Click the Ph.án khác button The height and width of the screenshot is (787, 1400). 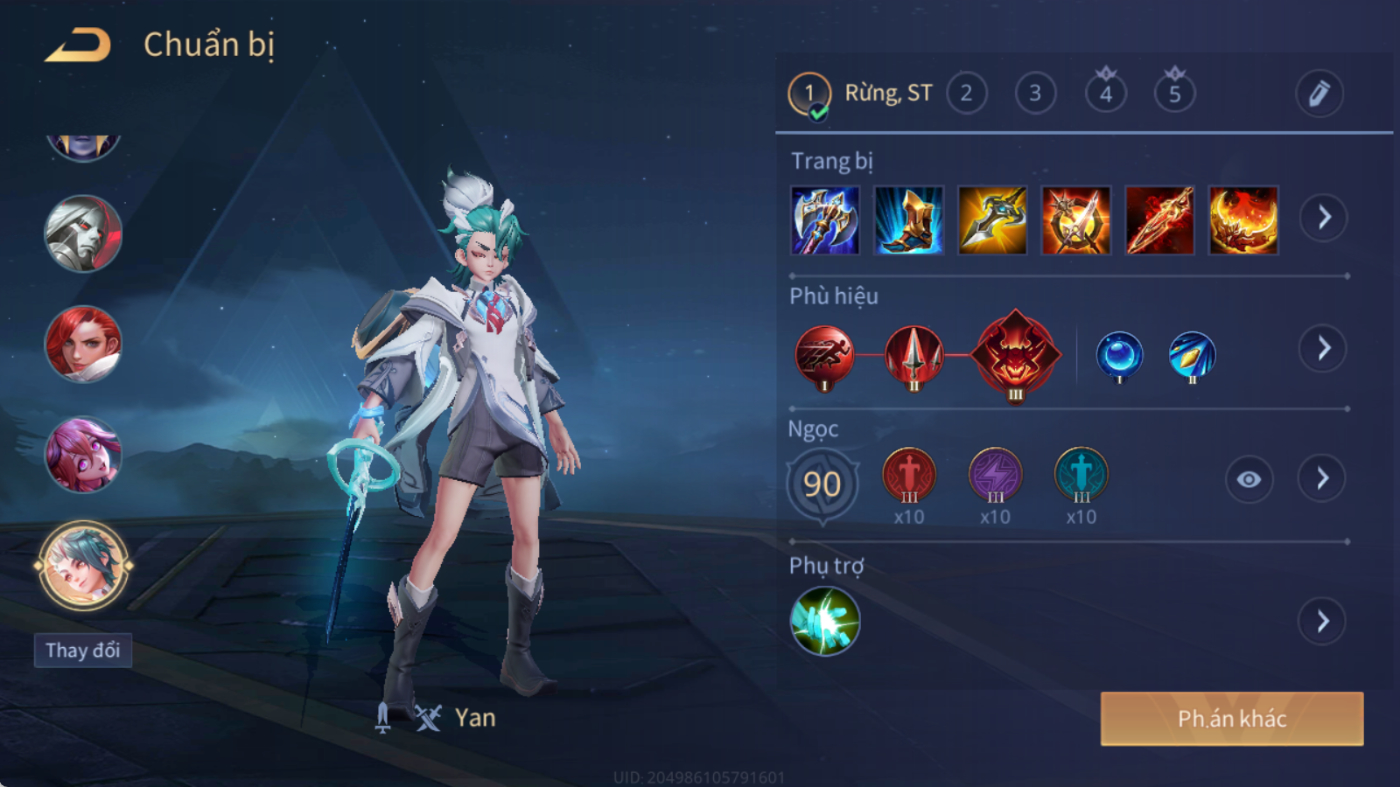(x=1232, y=719)
